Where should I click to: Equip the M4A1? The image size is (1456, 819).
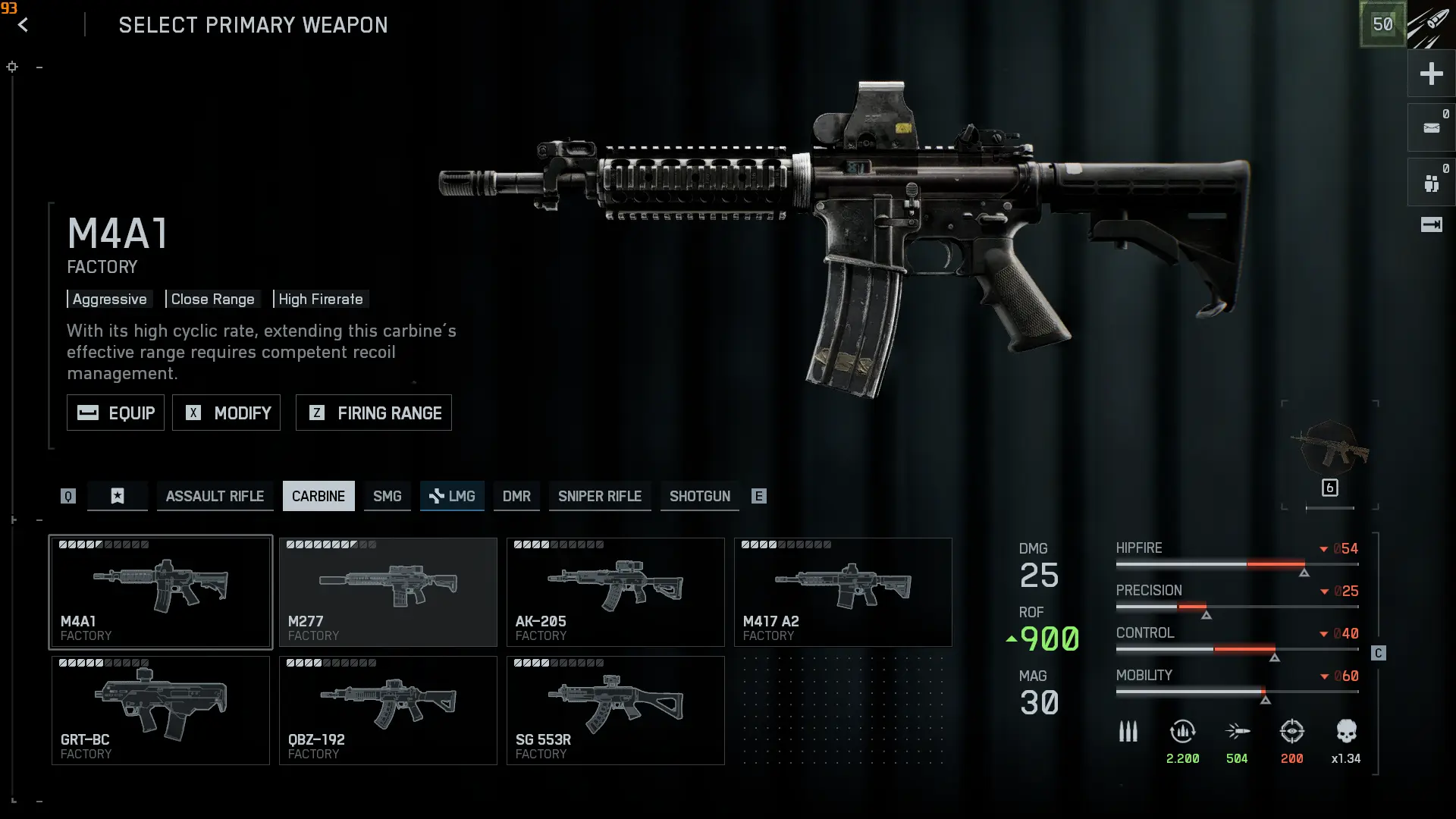click(x=115, y=413)
